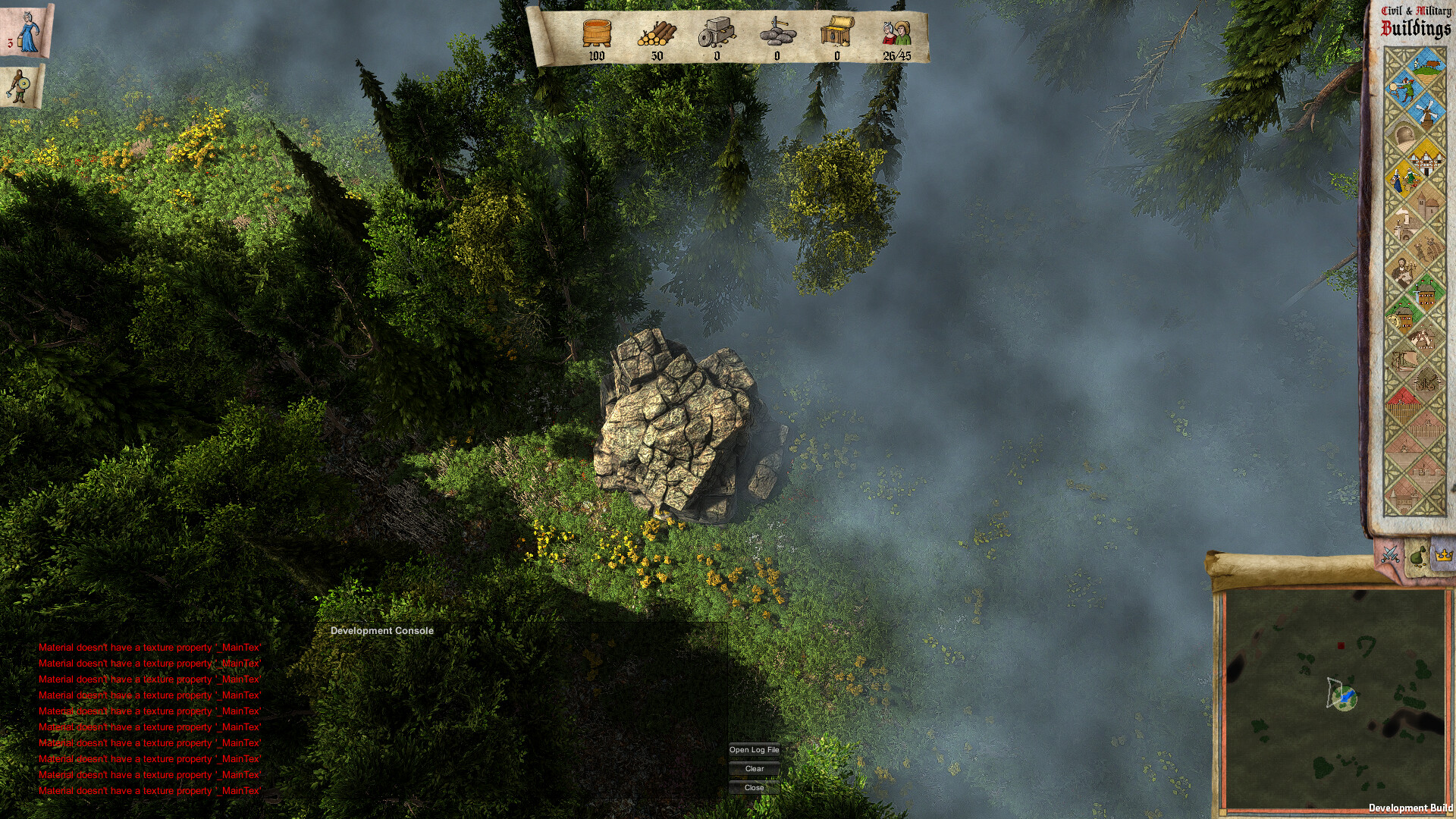Switch to the crossed swords military tab
Screen dimensions: 1456x819
coord(1390,554)
